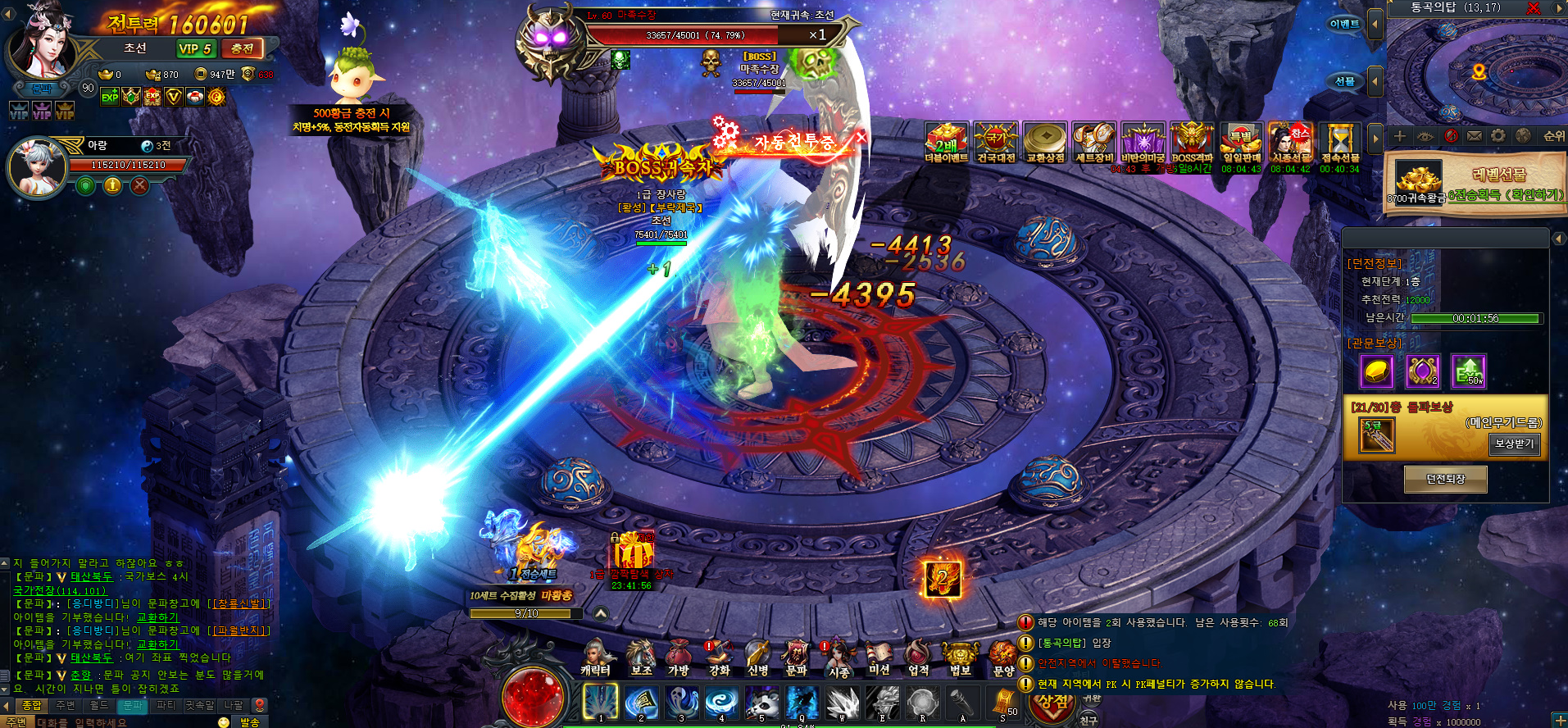
Task: Switch chat to the 파티 tab
Action: tap(166, 705)
